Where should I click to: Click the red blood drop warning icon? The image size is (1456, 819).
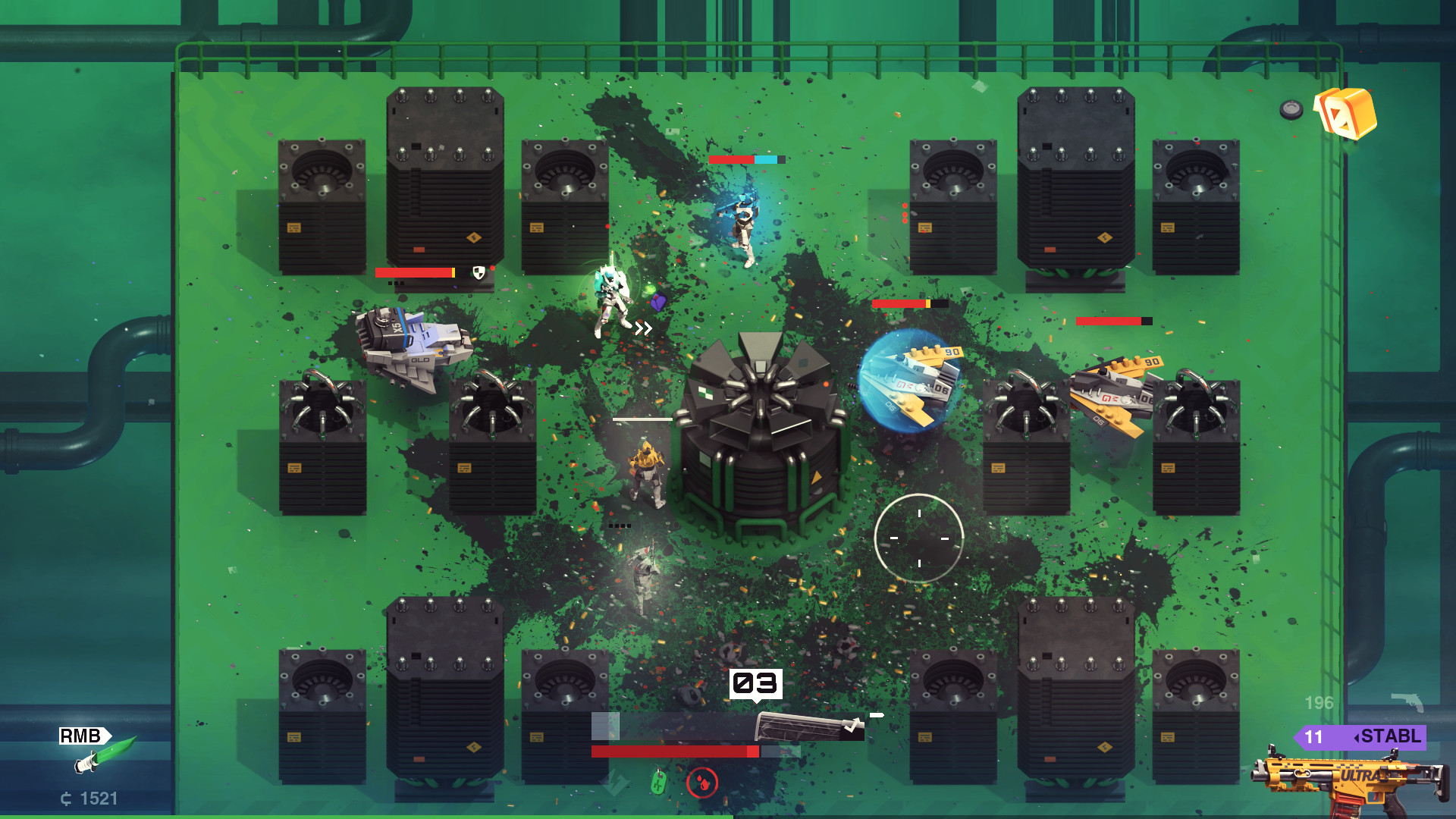click(x=702, y=783)
